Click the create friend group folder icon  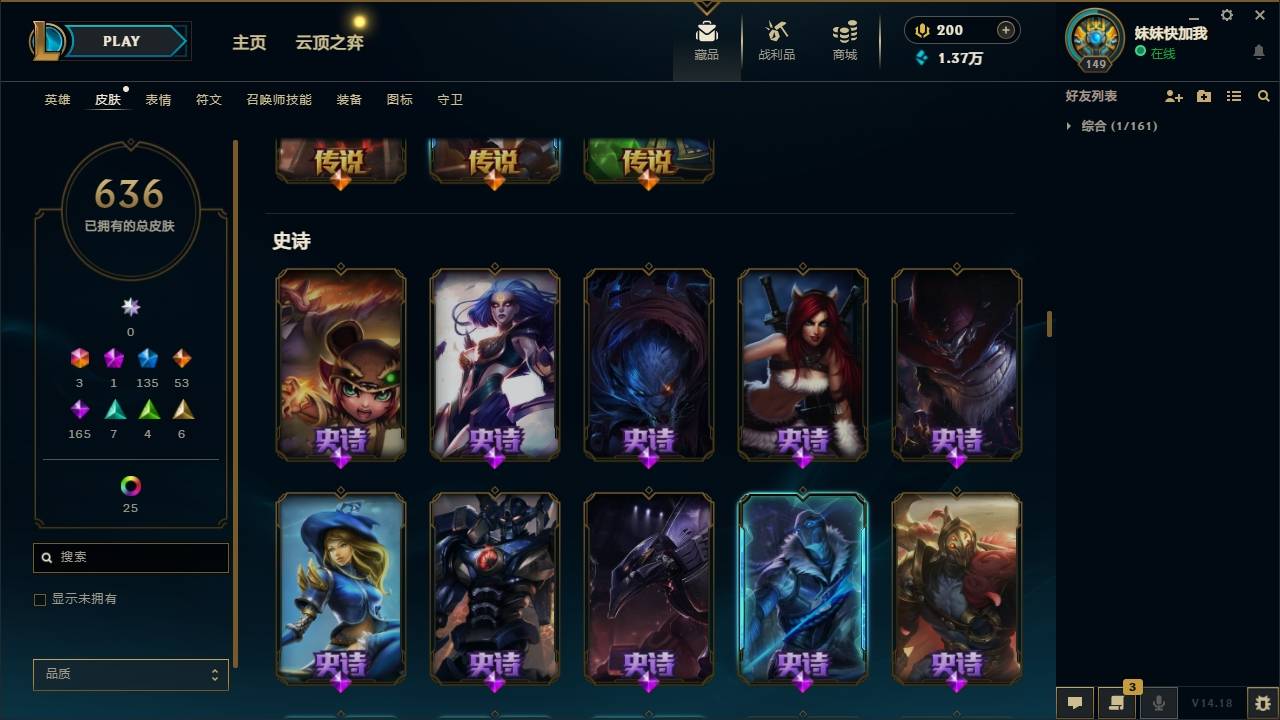pyautogui.click(x=1203, y=96)
